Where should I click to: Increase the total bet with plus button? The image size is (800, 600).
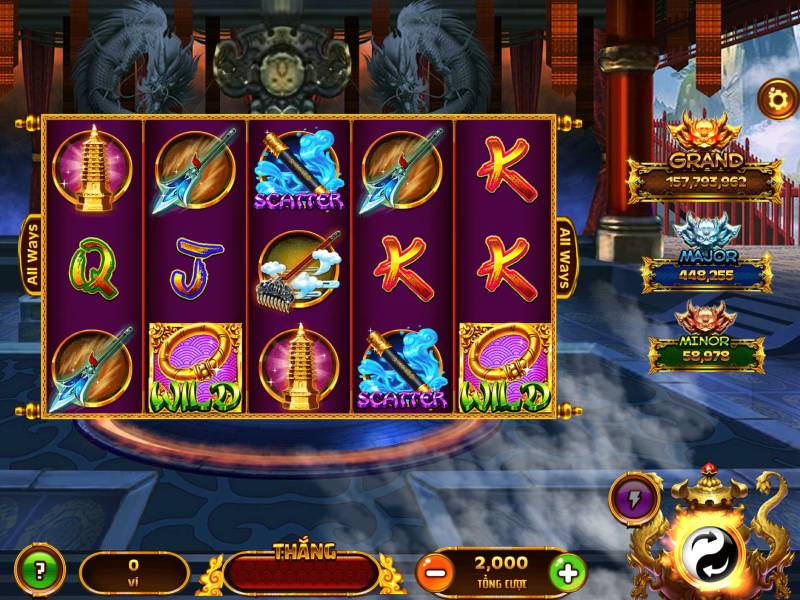(567, 573)
